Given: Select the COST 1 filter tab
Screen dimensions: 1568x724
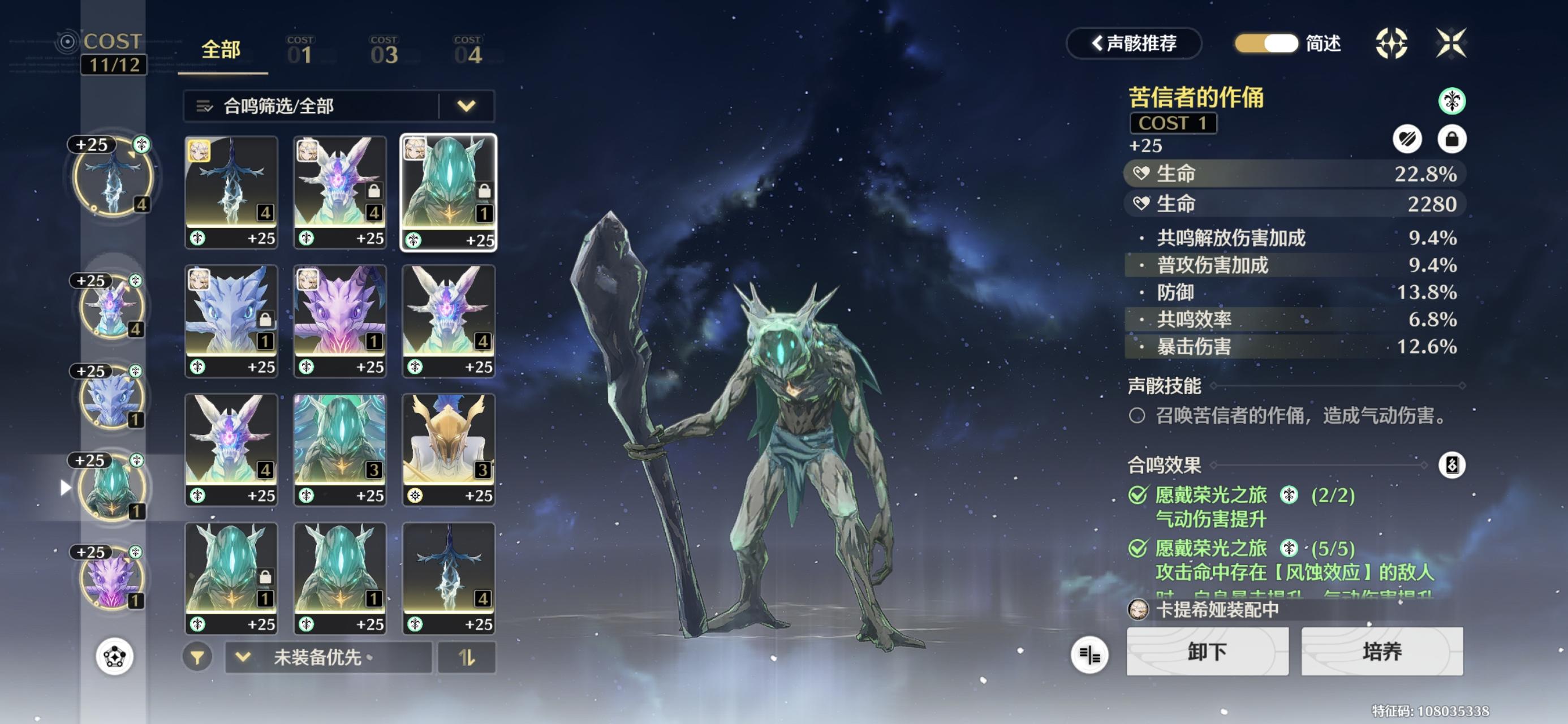Looking at the screenshot, I should click(x=301, y=51).
